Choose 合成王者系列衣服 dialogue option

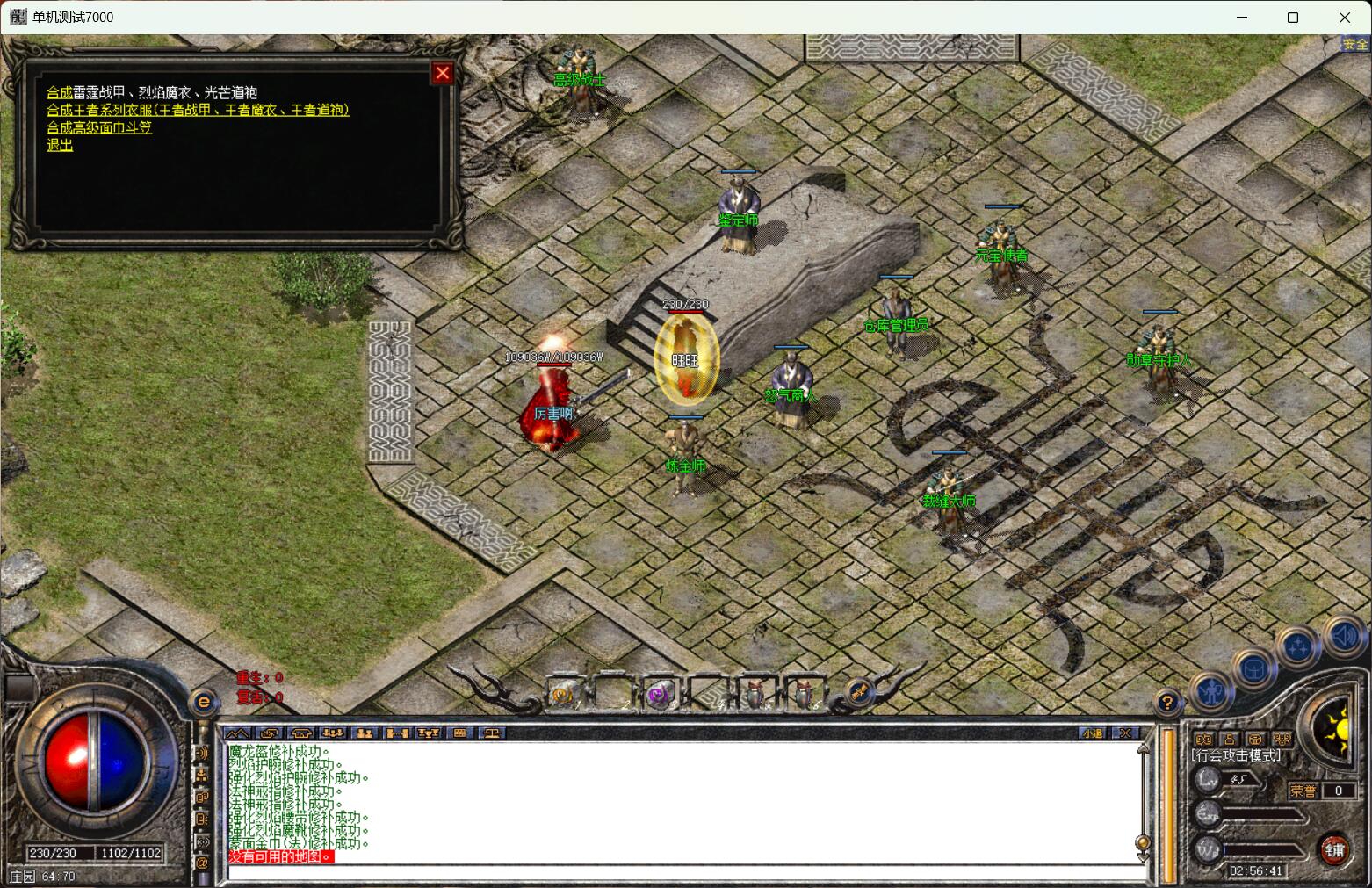click(x=198, y=110)
